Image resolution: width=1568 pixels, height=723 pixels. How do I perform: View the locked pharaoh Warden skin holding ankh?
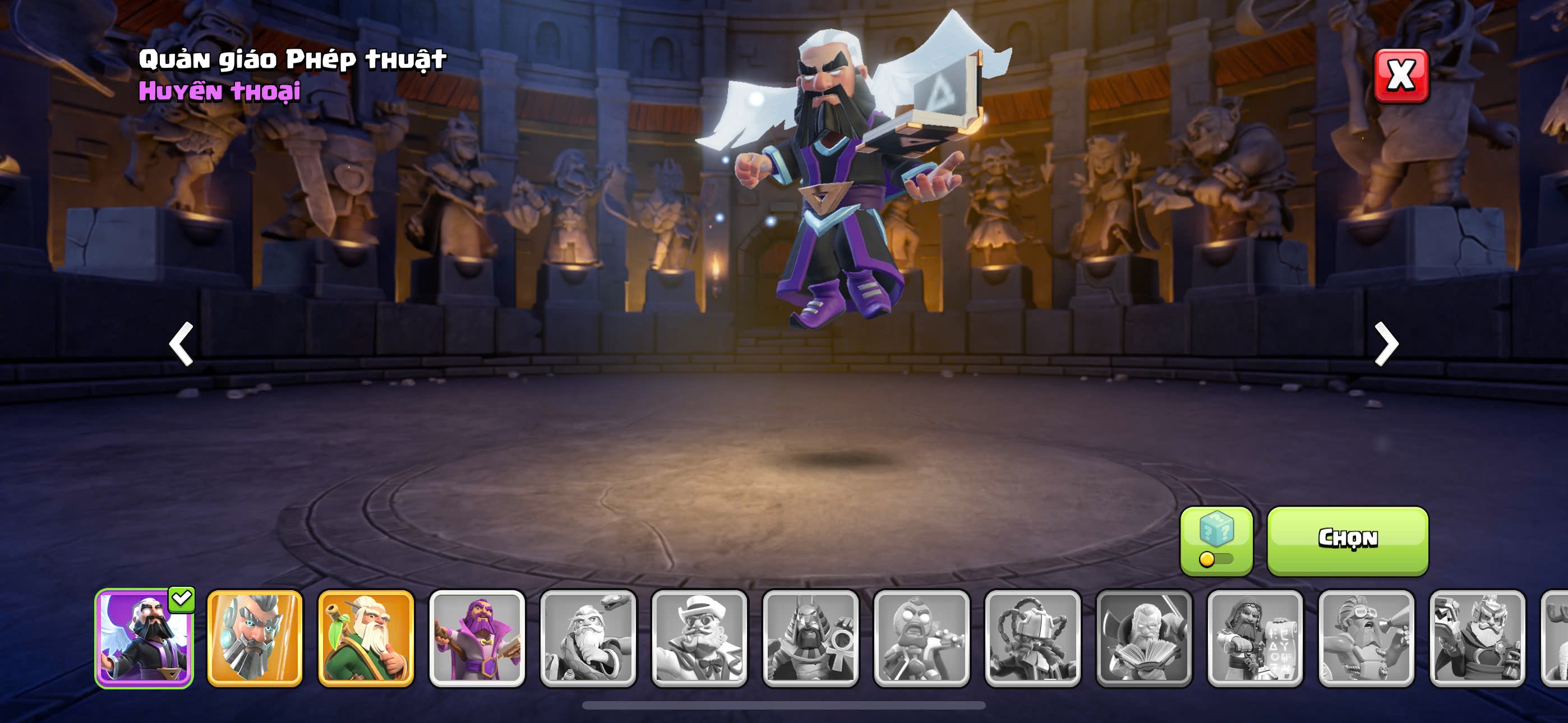coord(810,638)
